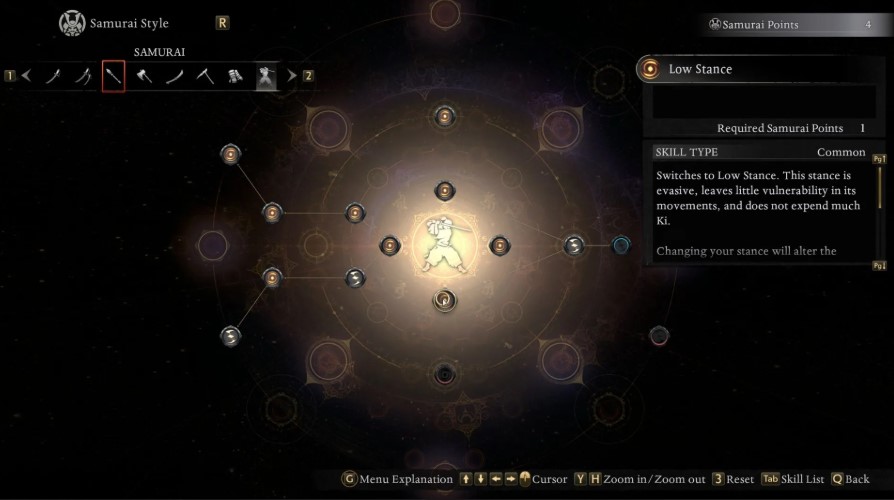Switch to the long curved odachi tab
This screenshot has height=500, width=894.
pyautogui.click(x=175, y=75)
